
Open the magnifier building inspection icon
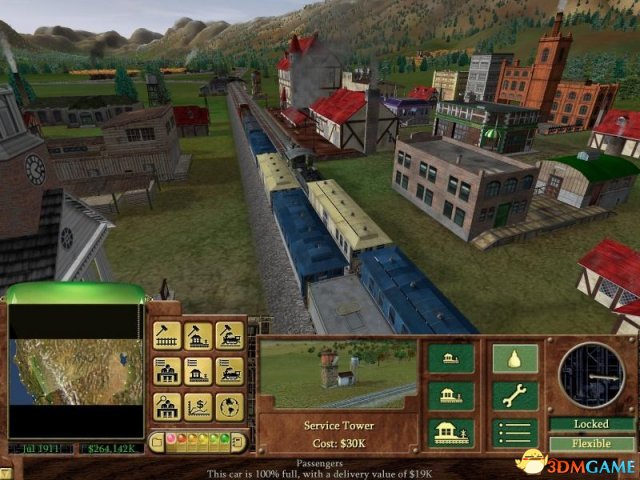(x=166, y=406)
